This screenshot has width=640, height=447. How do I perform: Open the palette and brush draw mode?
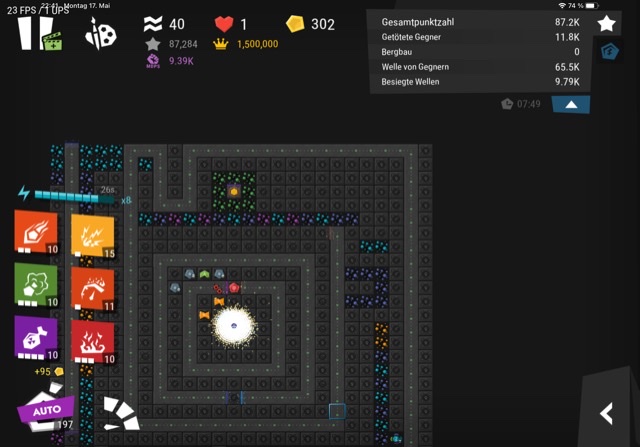point(101,34)
